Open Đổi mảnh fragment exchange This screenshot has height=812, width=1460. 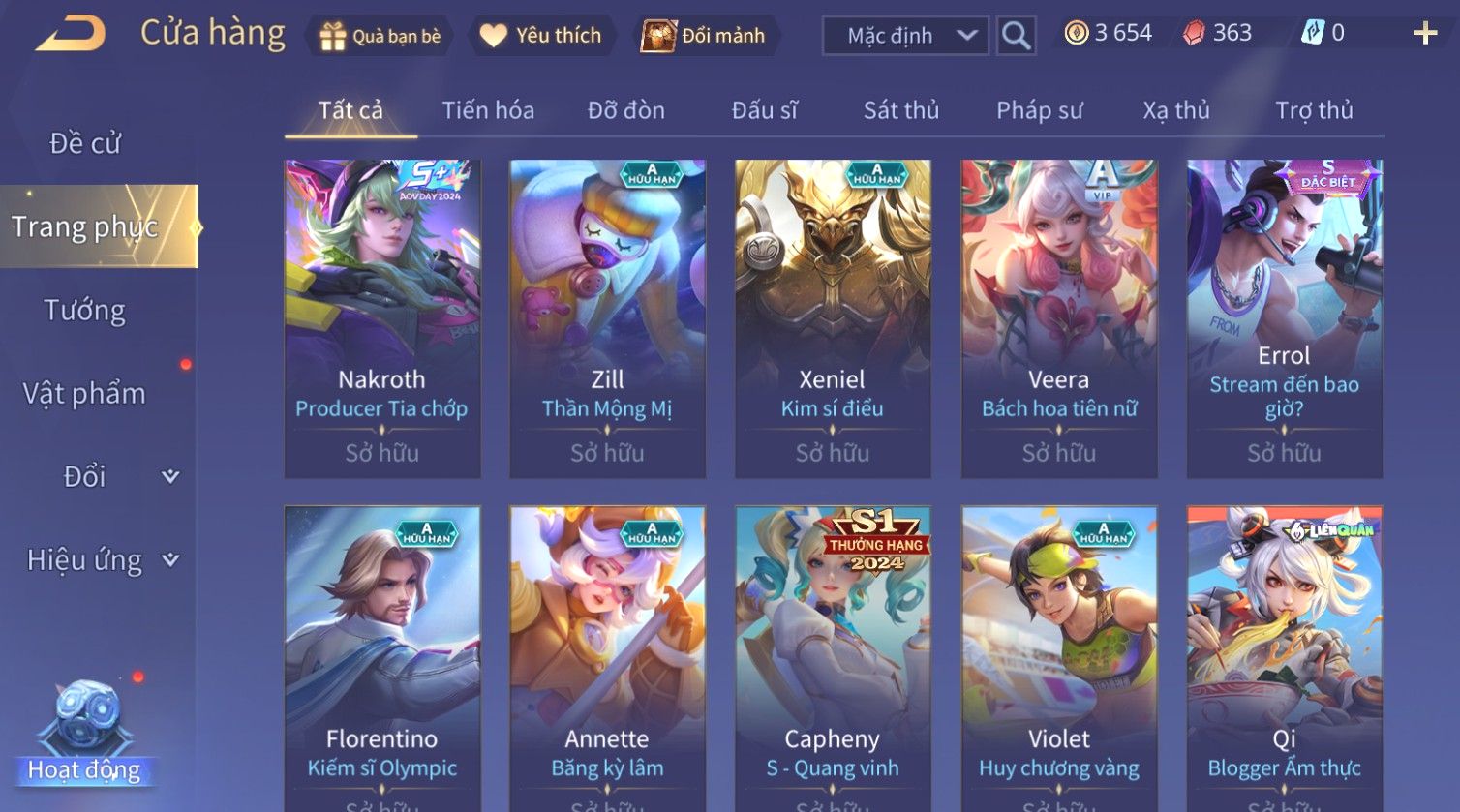[705, 36]
